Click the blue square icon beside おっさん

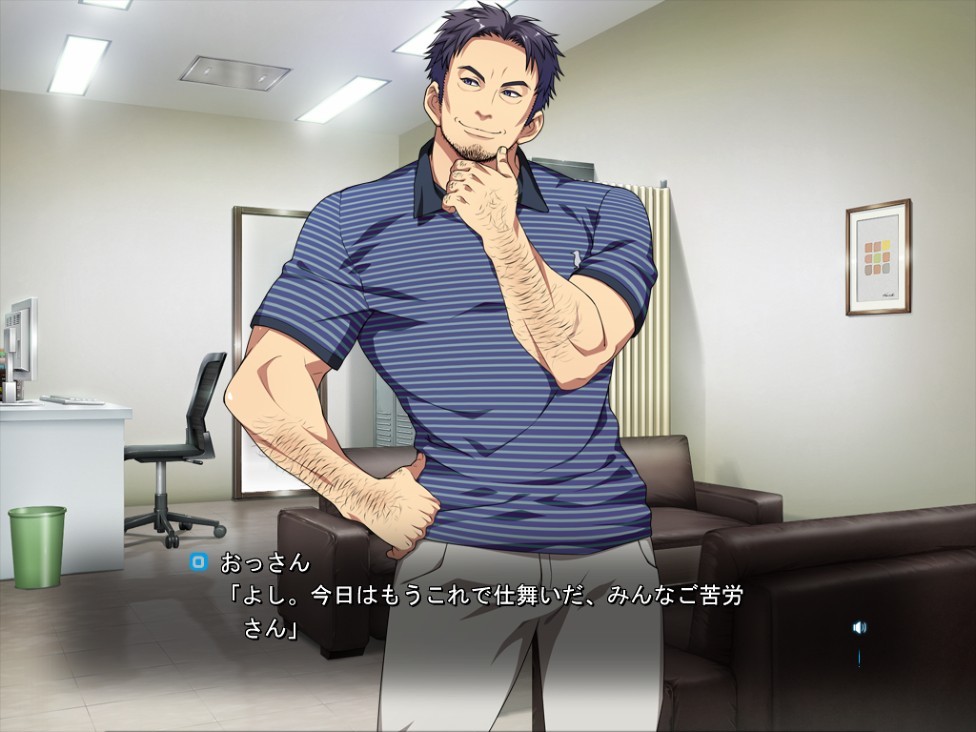tap(198, 563)
